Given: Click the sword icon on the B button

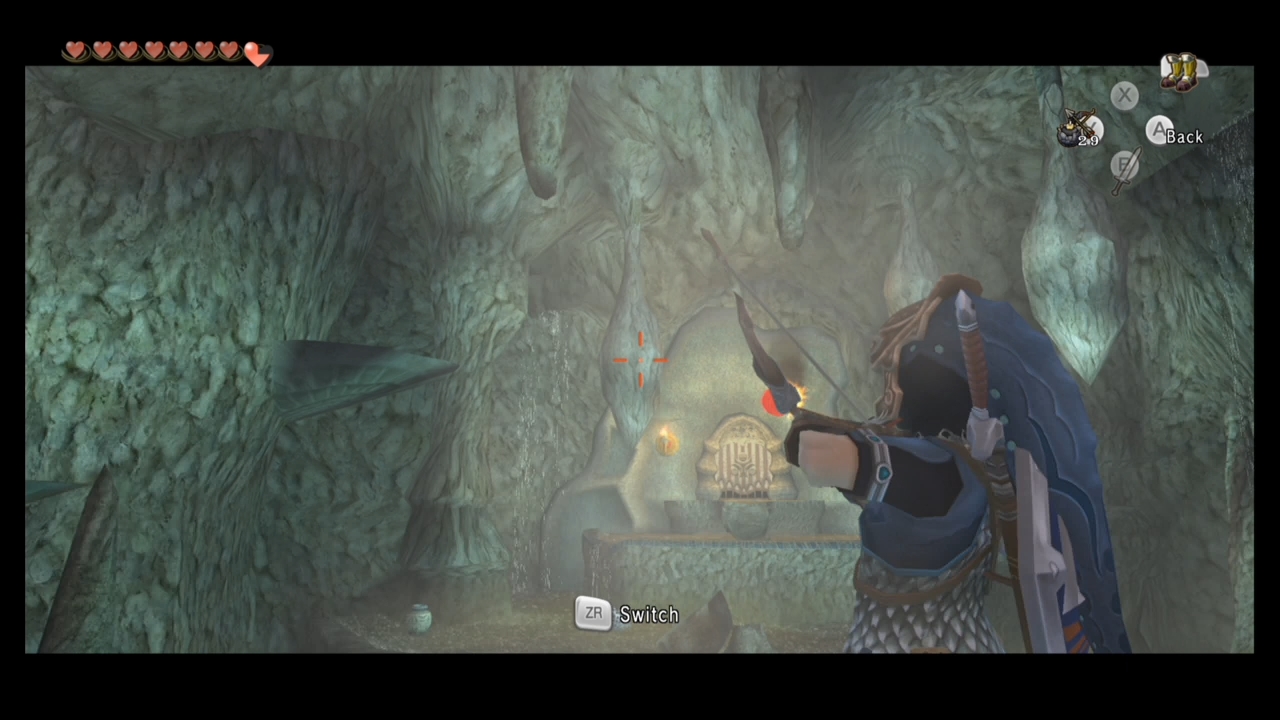Looking at the screenshot, I should (1124, 168).
